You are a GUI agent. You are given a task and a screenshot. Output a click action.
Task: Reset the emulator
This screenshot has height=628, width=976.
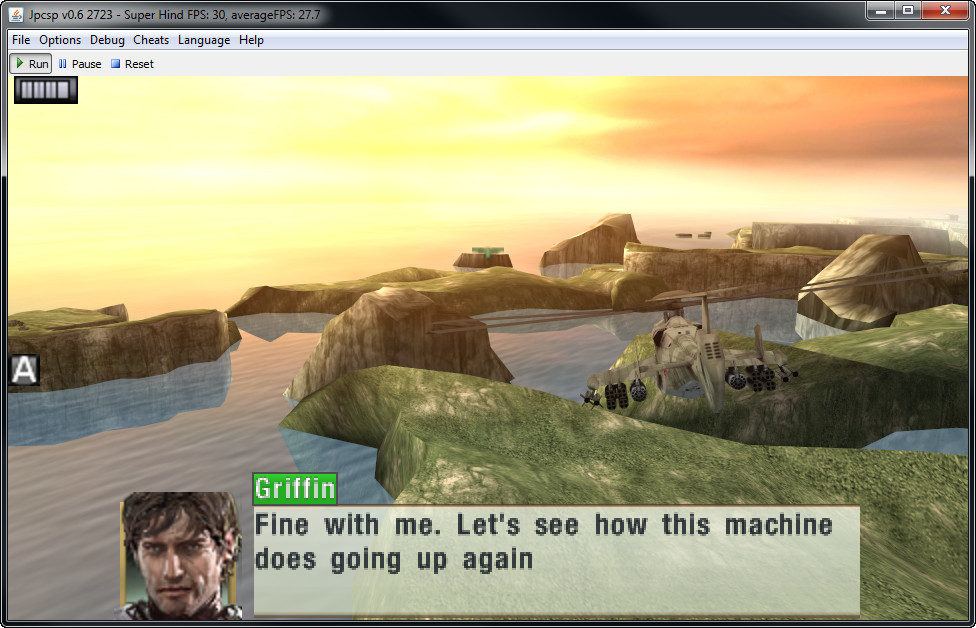[x=132, y=64]
